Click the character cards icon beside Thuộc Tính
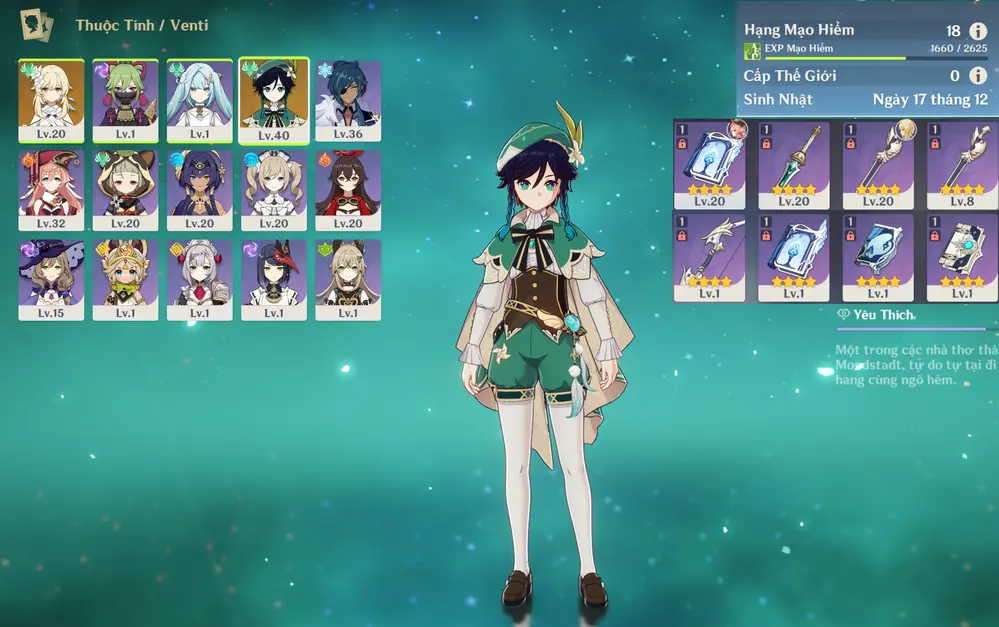Screen dimensions: 999x627 (37, 24)
